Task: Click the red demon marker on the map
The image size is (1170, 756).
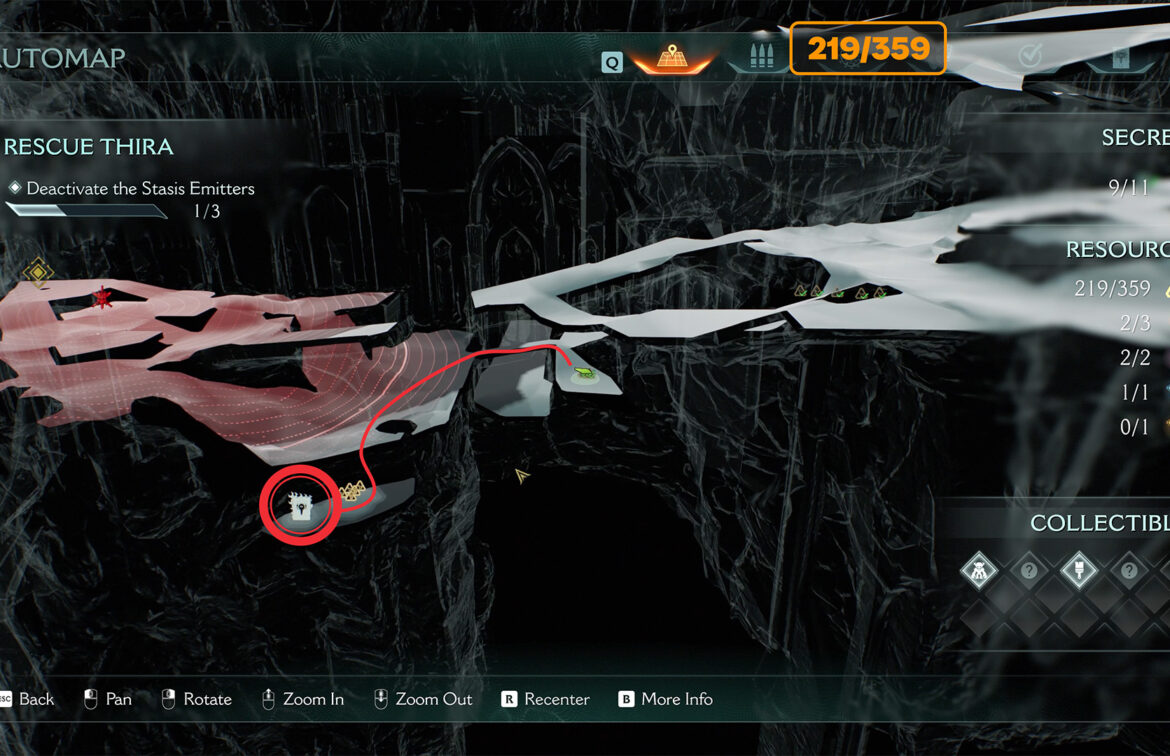Action: (101, 297)
